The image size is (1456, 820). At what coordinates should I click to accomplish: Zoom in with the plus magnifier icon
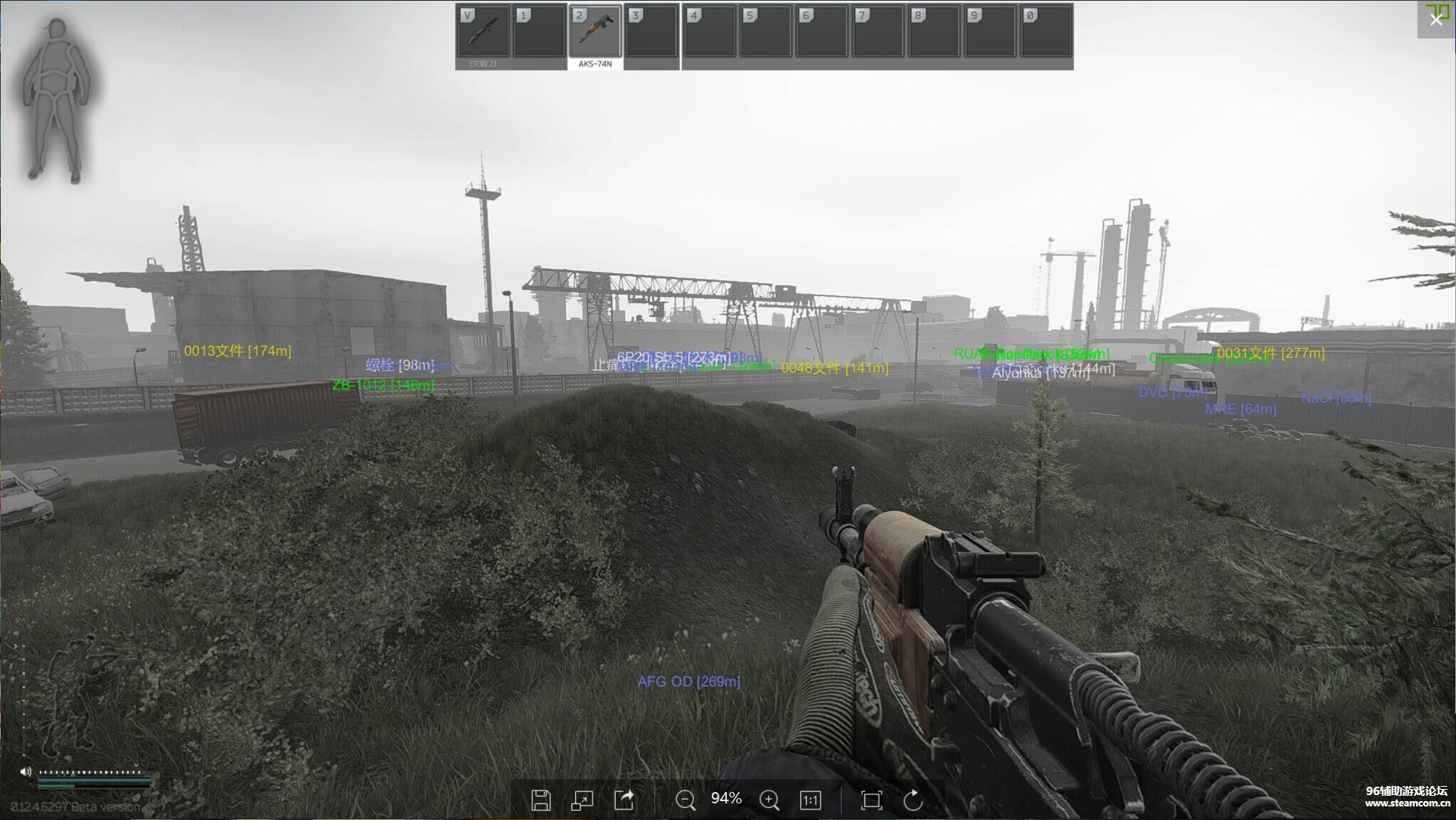[x=769, y=800]
